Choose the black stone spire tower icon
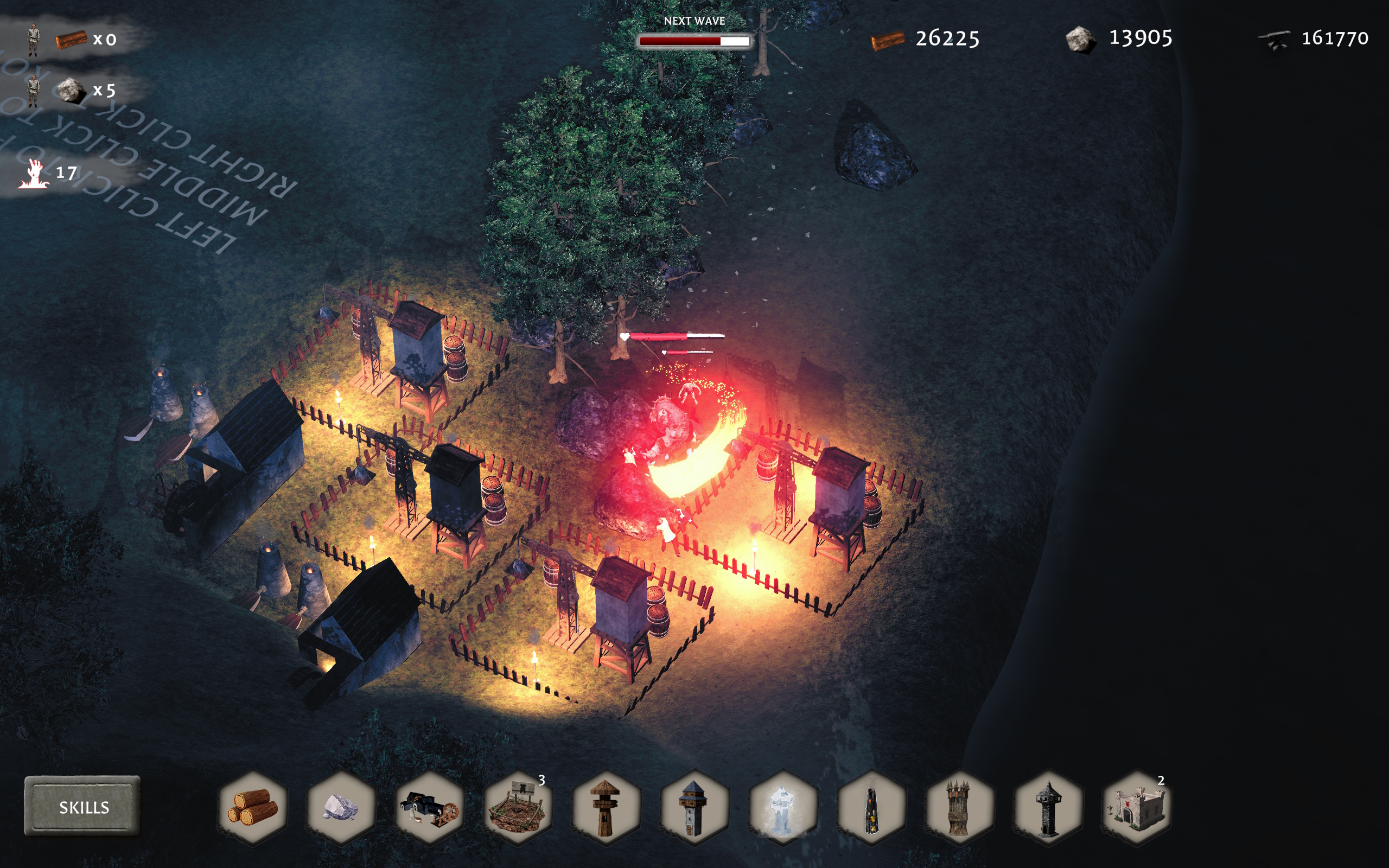 pyautogui.click(x=1048, y=807)
